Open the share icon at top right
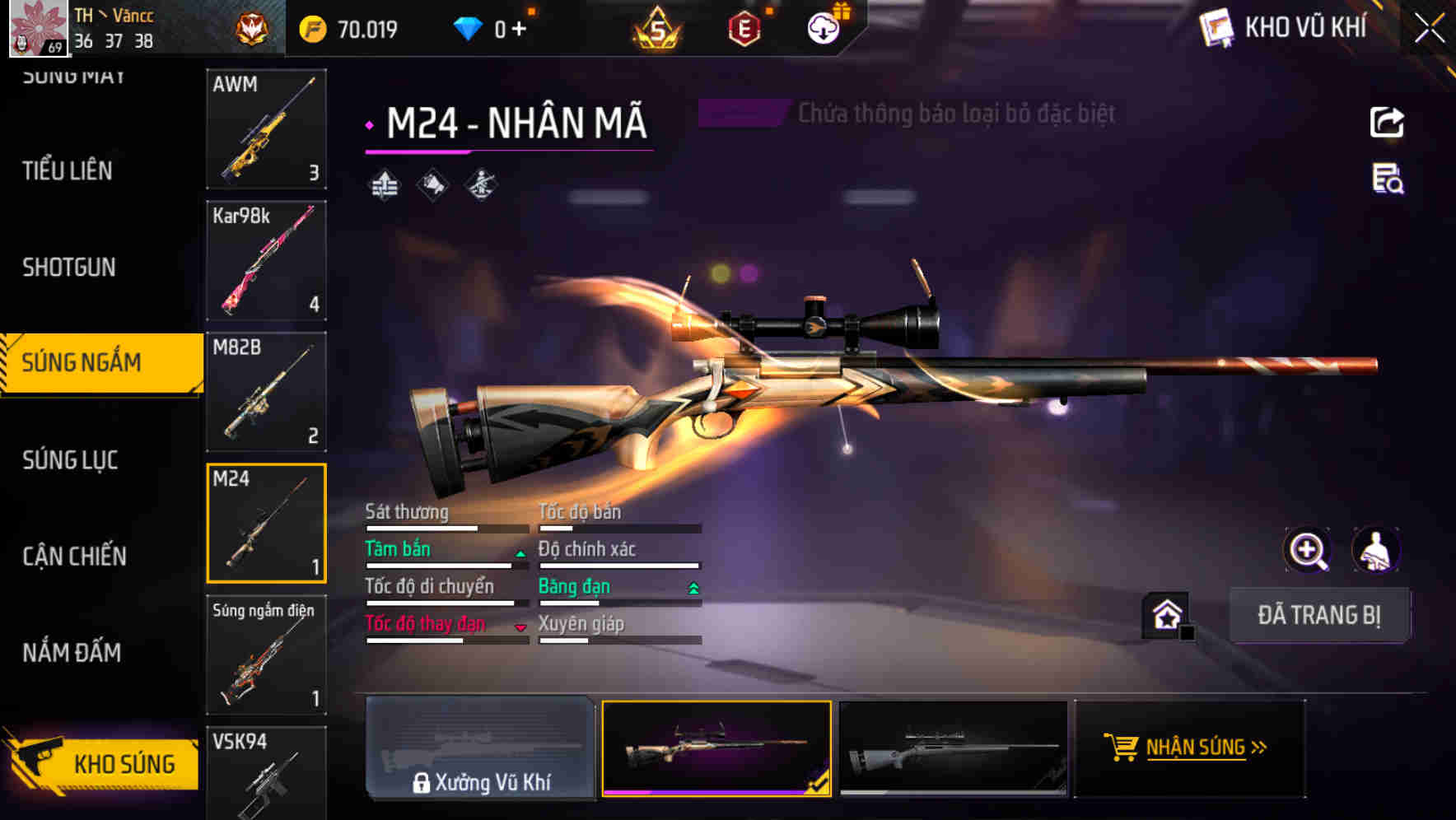 [x=1388, y=121]
